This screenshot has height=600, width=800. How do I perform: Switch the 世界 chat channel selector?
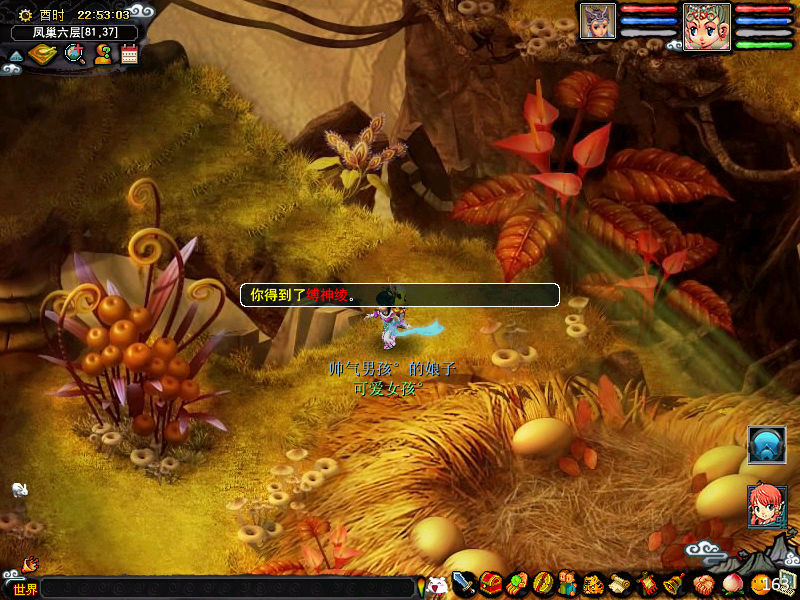[25, 589]
